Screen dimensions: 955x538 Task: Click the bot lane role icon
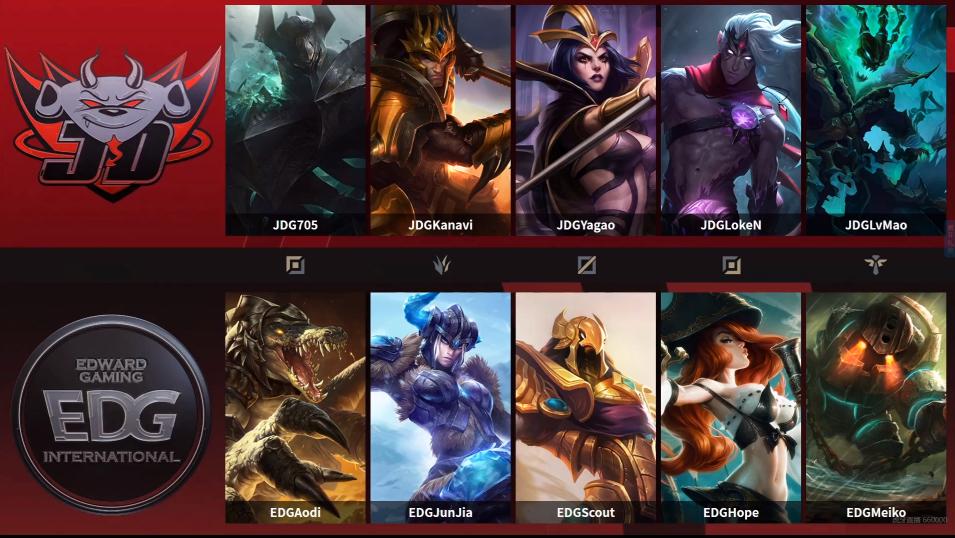(x=732, y=265)
